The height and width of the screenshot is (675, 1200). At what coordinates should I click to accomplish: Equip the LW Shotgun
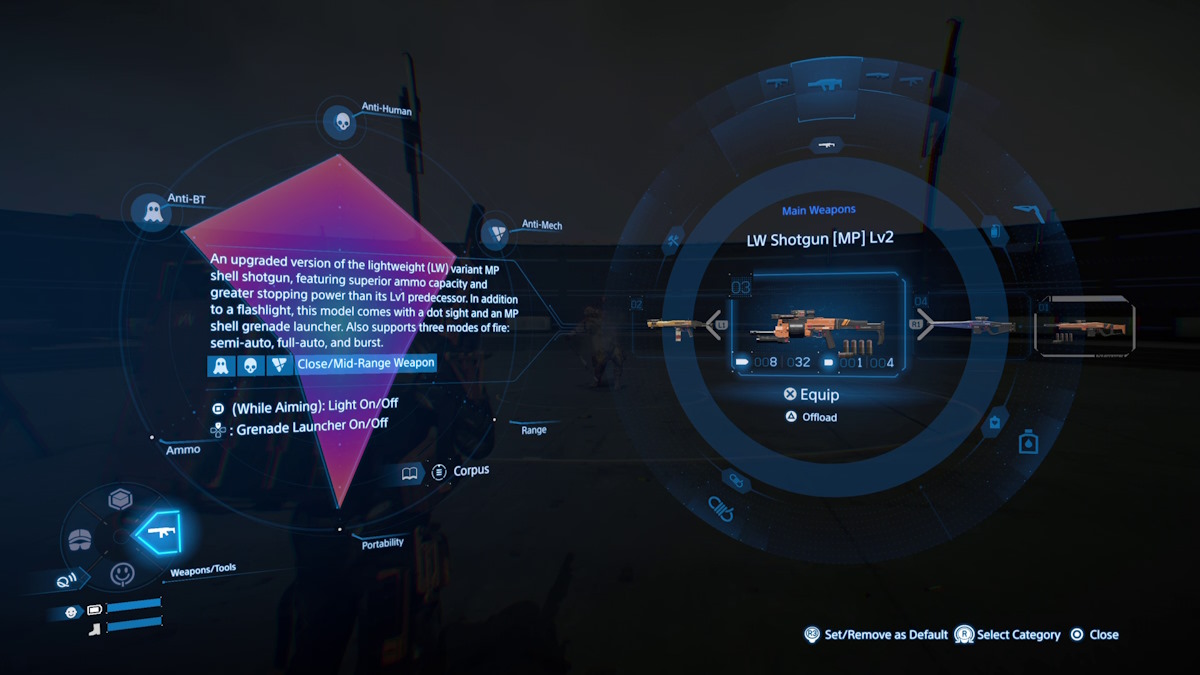coord(812,395)
